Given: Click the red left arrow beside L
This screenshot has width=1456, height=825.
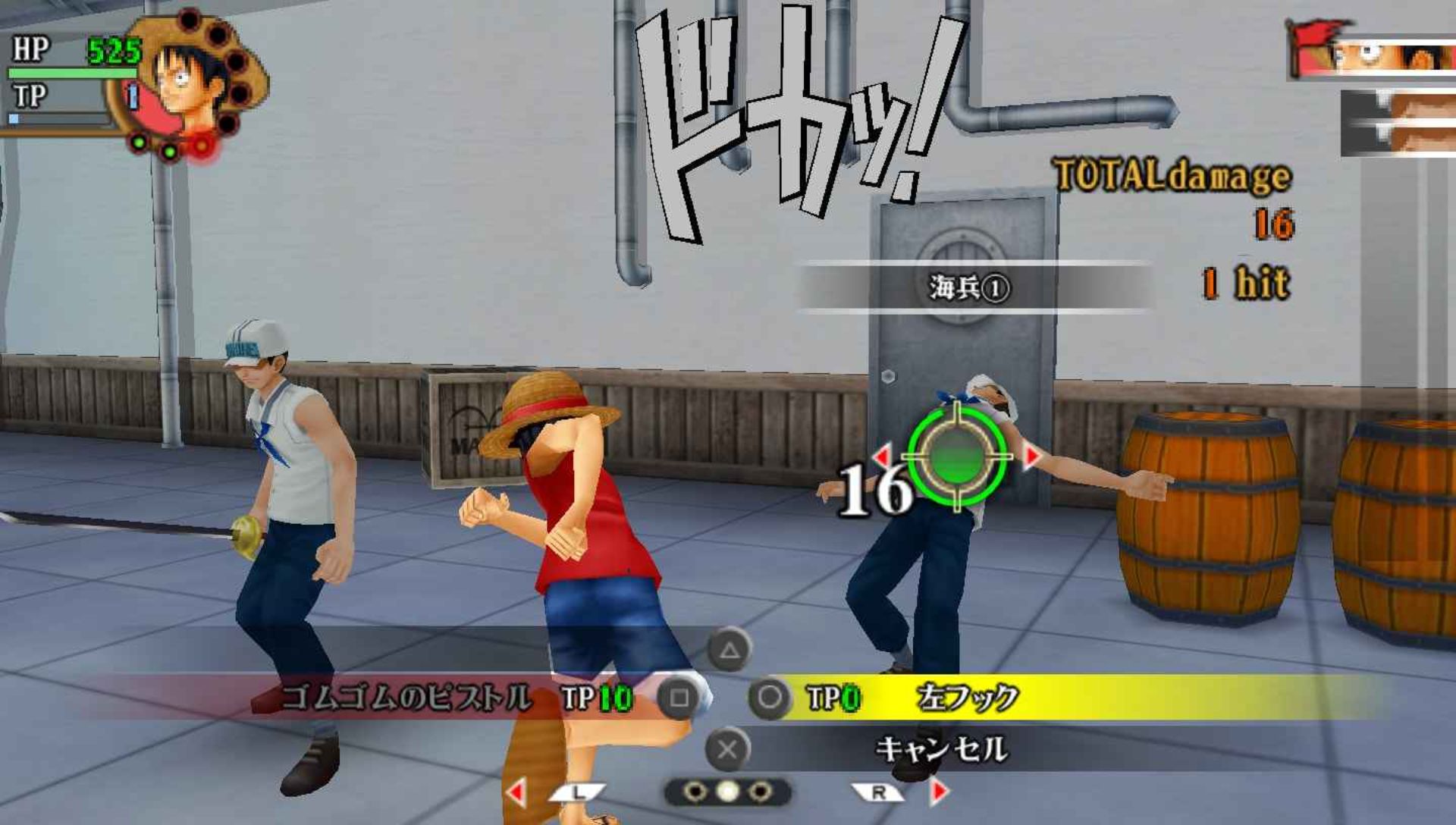Looking at the screenshot, I should tap(517, 792).
